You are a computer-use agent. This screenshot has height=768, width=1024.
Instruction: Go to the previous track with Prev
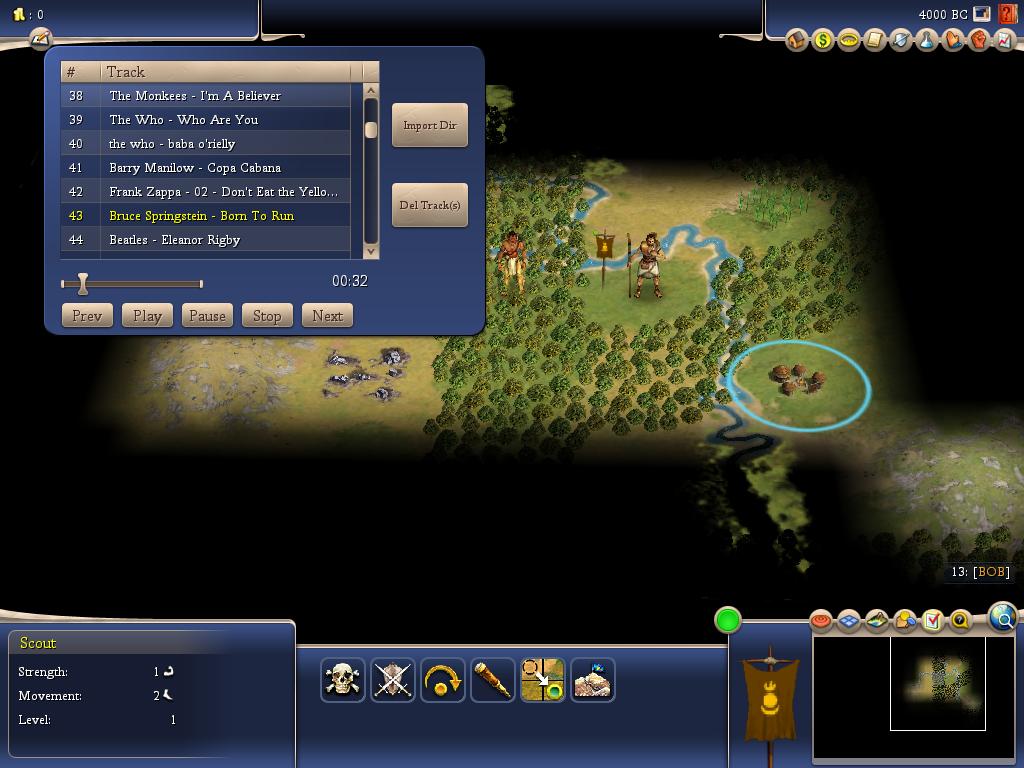click(x=87, y=316)
